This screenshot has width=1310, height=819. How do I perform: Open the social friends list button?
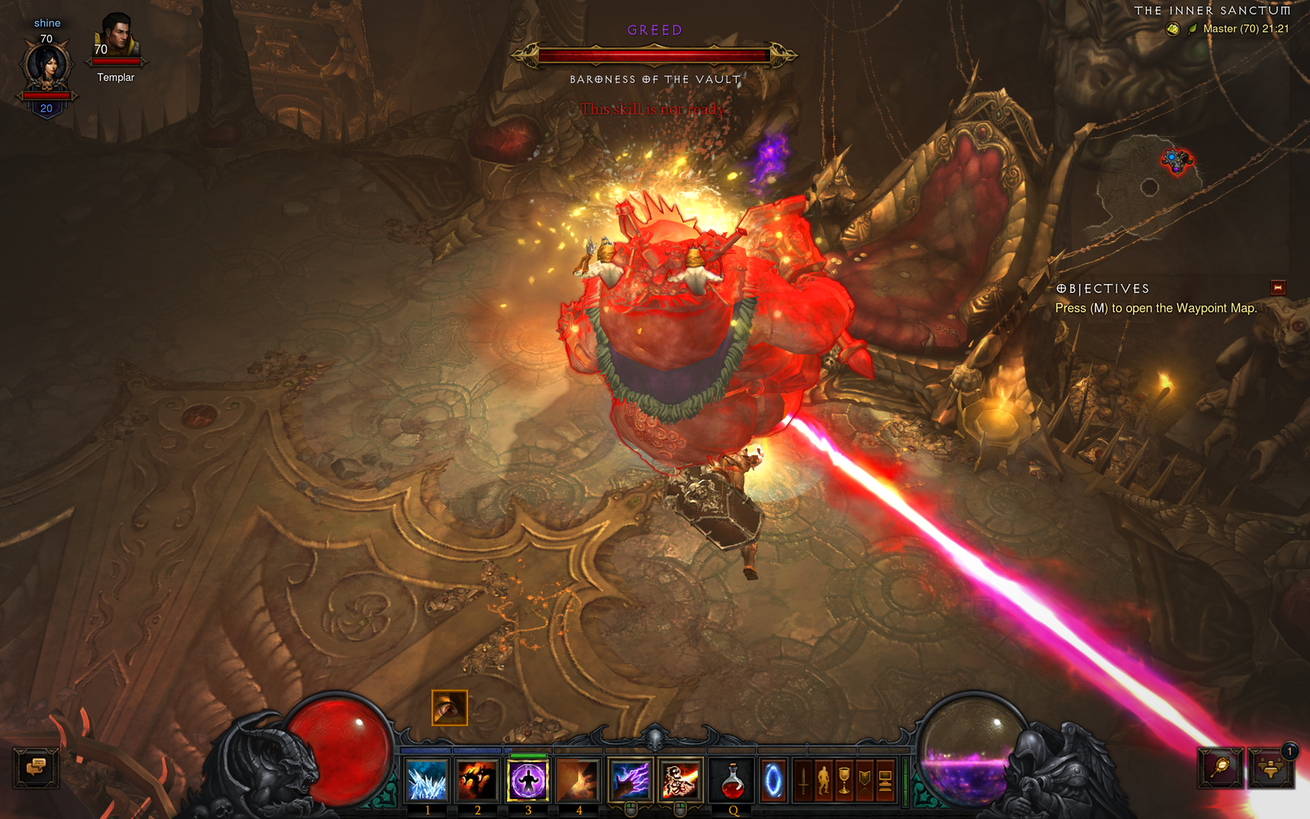(1270, 768)
